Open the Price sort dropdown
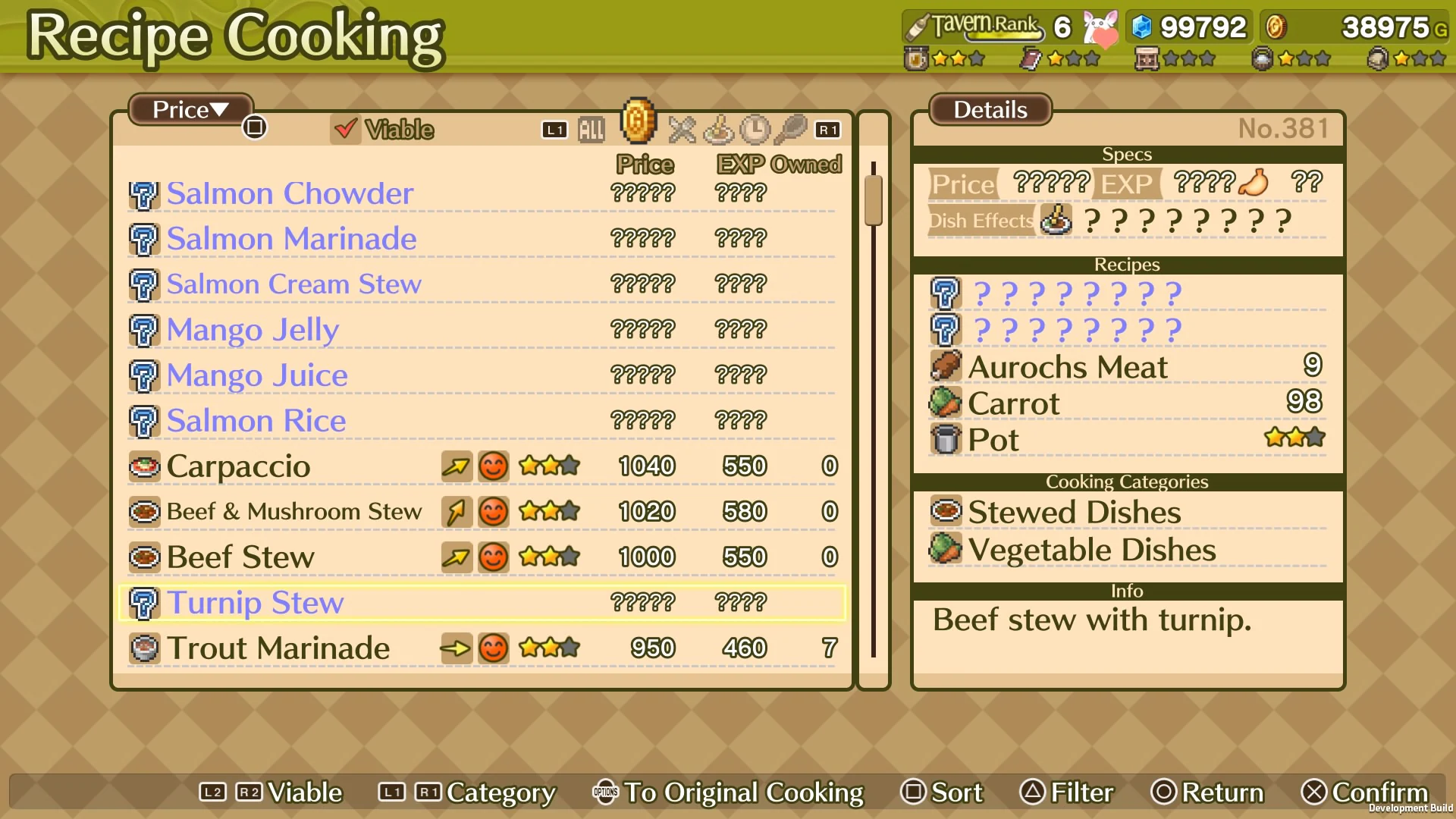The image size is (1456, 819). coord(188,110)
